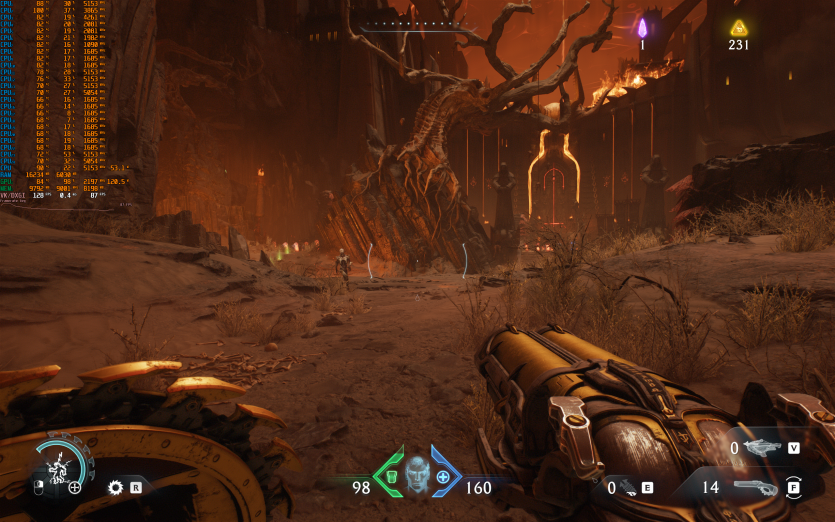This screenshot has width=835, height=522.
Task: Select the shield saw blade icon
Action: pyautogui.click(x=115, y=488)
